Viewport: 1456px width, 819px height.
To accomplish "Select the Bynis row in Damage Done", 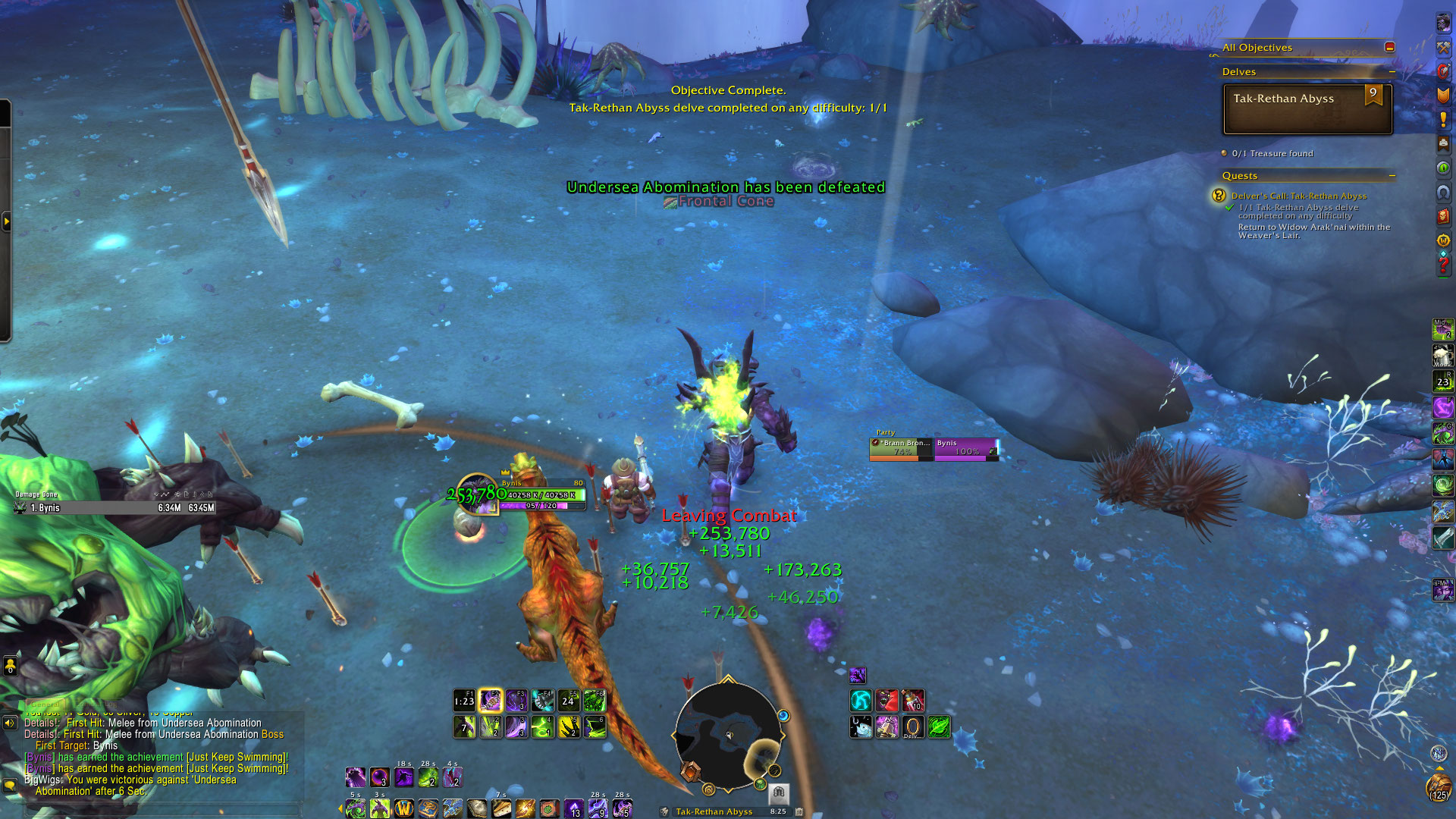I will [x=115, y=508].
